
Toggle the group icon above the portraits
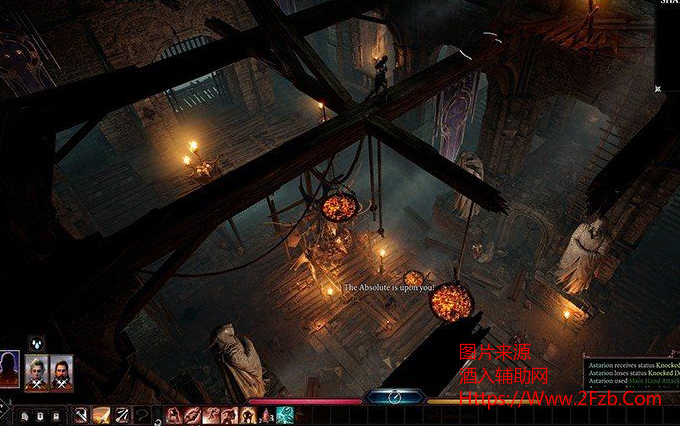click(37, 343)
